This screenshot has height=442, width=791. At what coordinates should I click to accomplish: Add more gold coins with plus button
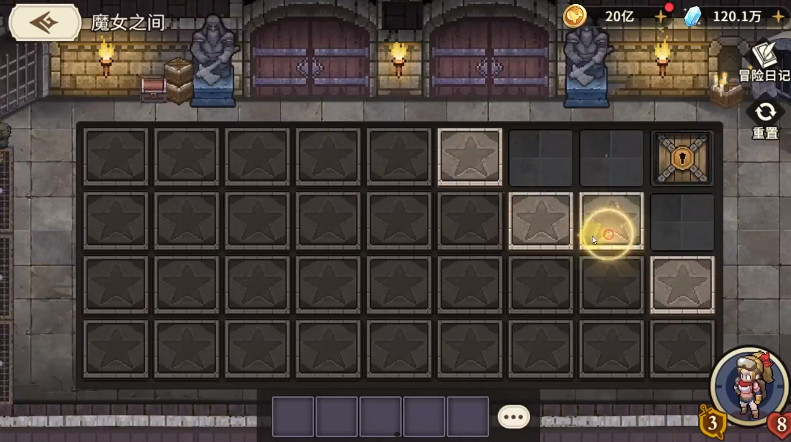click(x=660, y=17)
